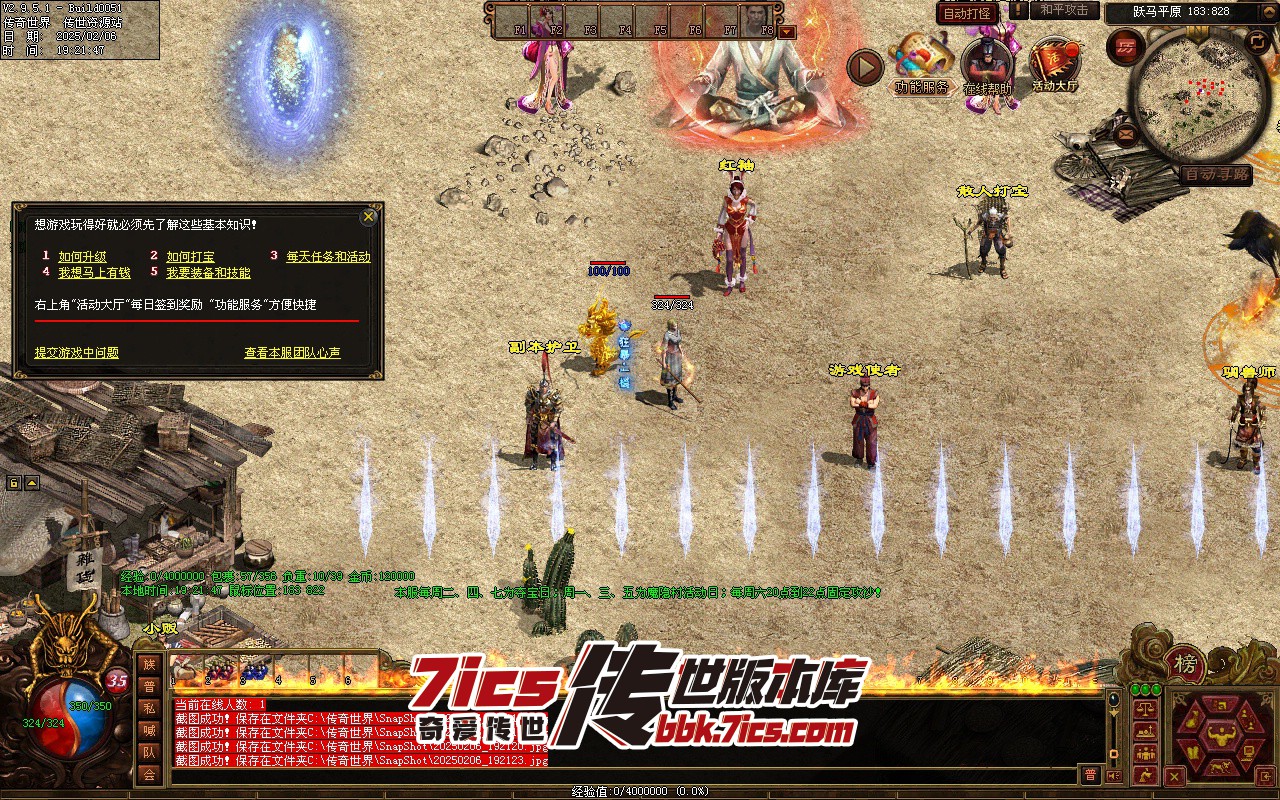Open the 如何升级 help link

pyautogui.click(x=82, y=257)
